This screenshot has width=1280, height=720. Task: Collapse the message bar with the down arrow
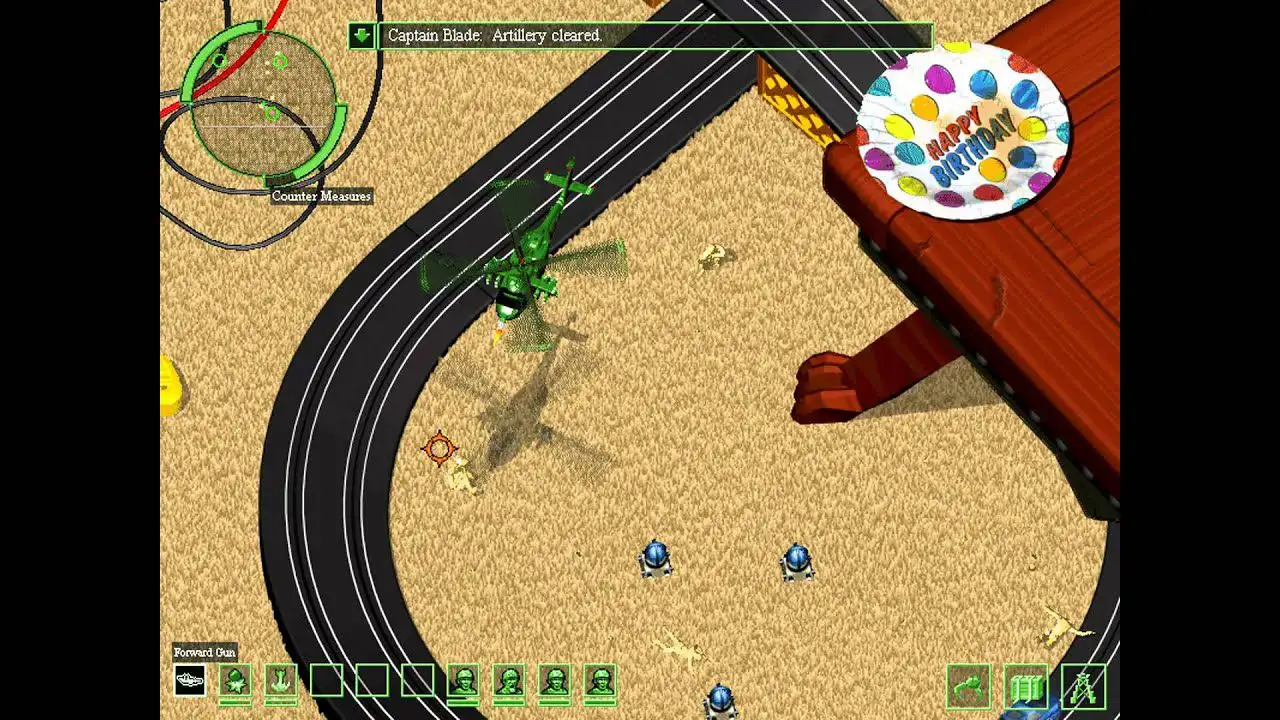[x=359, y=36]
